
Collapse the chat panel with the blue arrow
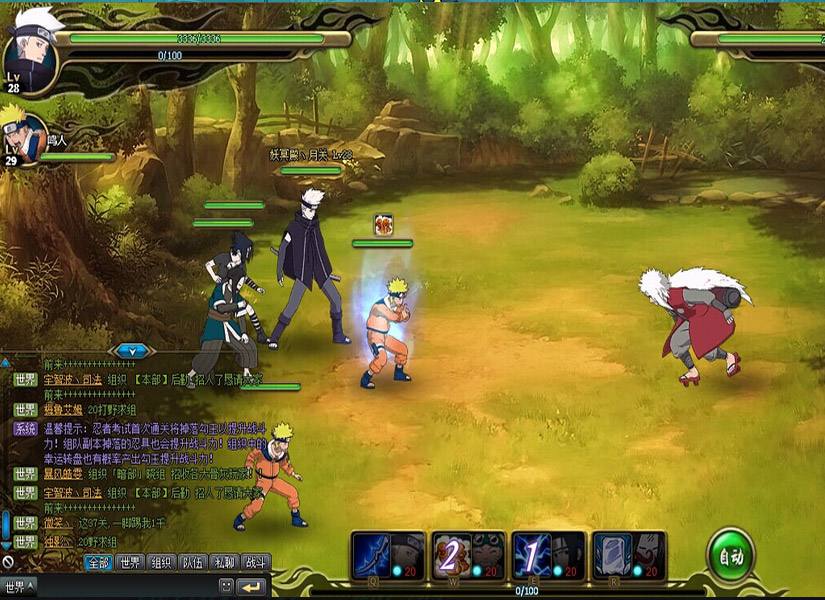click(x=133, y=351)
